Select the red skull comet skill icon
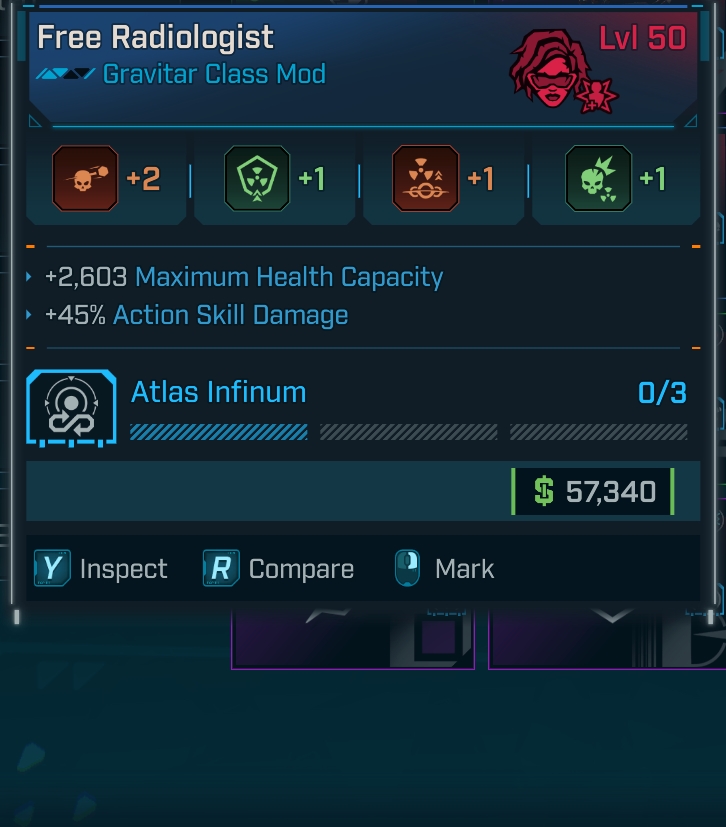The image size is (726, 827). pyautogui.click(x=85, y=179)
